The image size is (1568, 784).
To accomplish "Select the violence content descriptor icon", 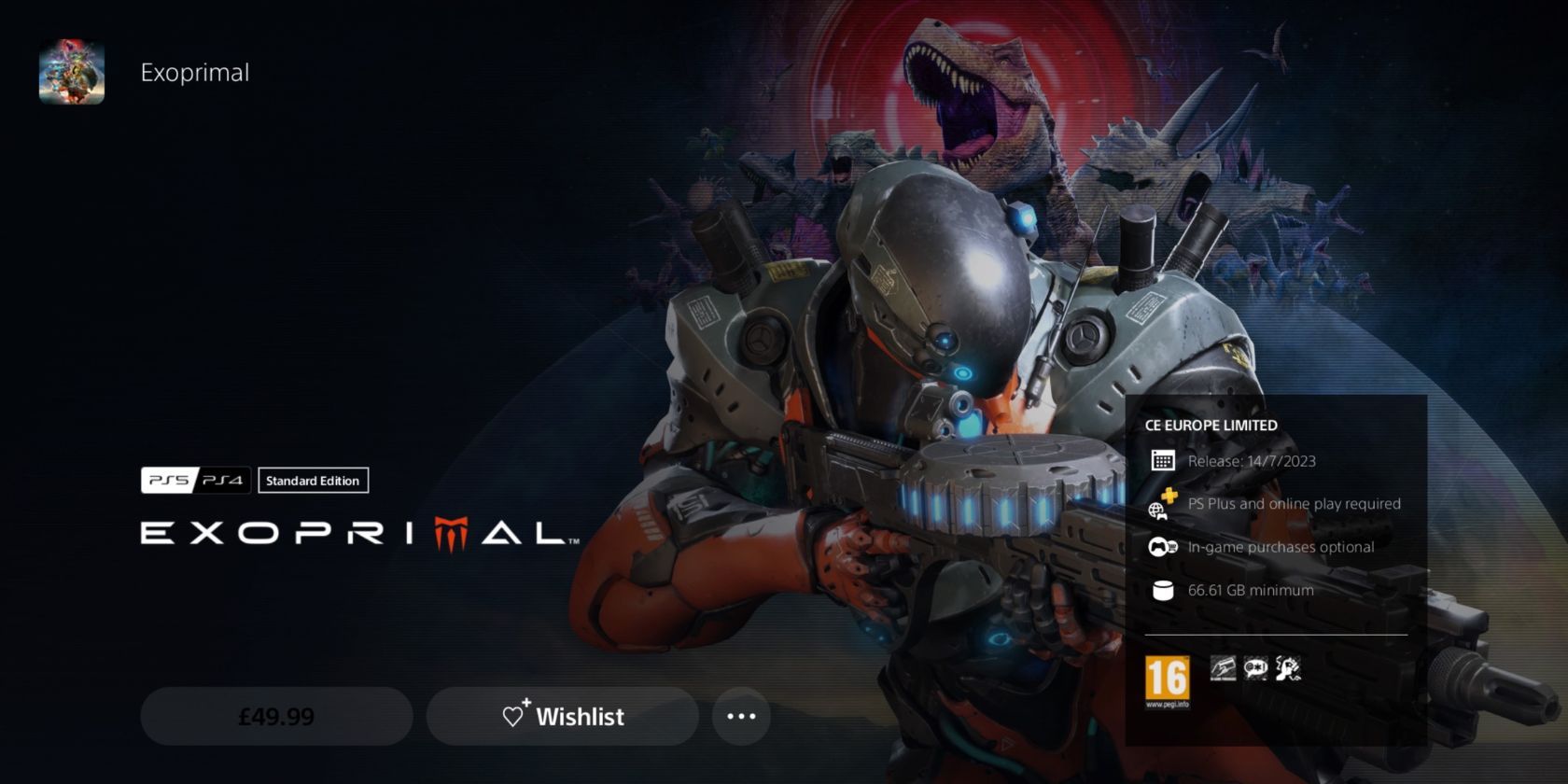I will (x=1288, y=668).
